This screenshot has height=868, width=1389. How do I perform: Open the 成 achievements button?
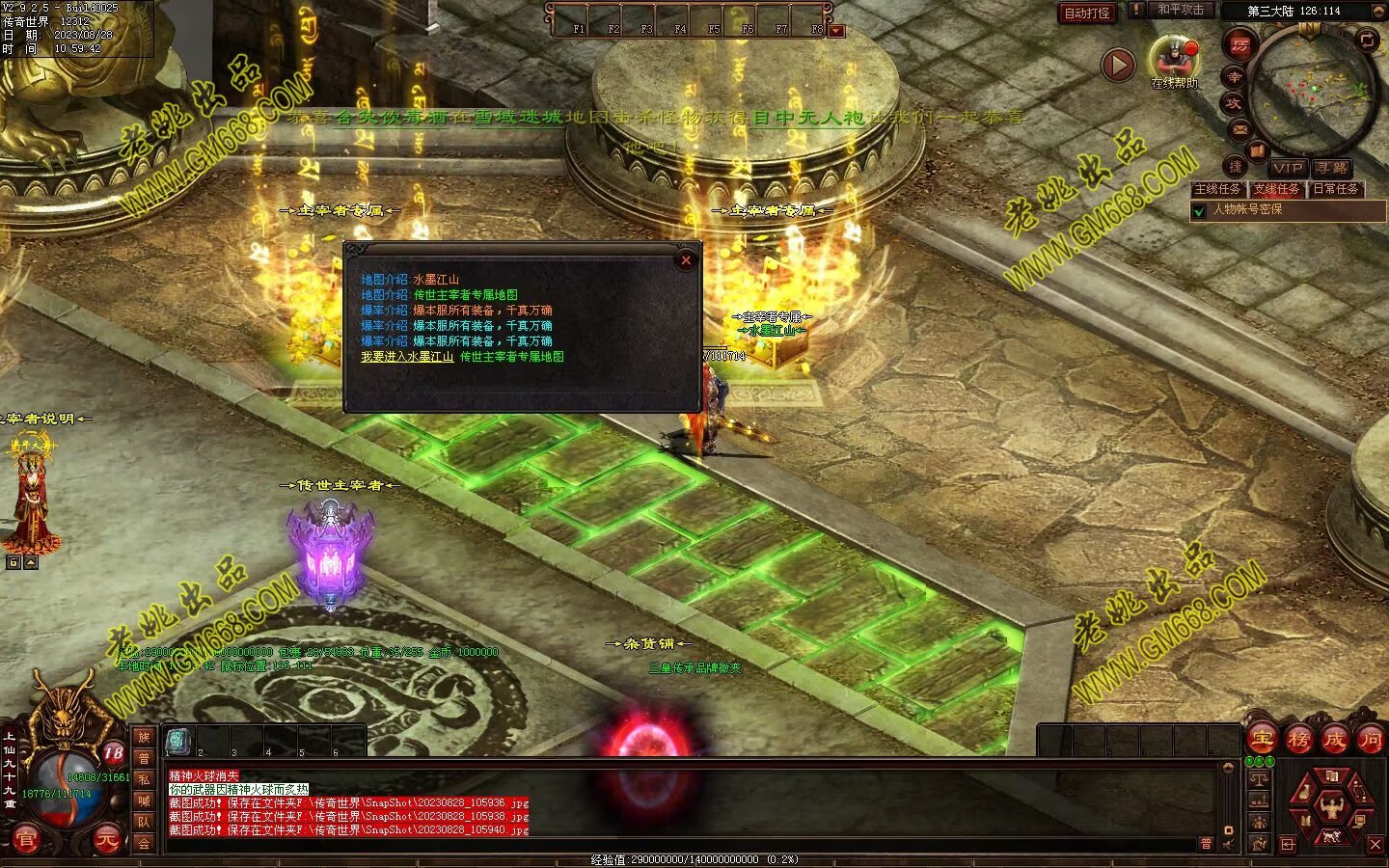point(1334,740)
